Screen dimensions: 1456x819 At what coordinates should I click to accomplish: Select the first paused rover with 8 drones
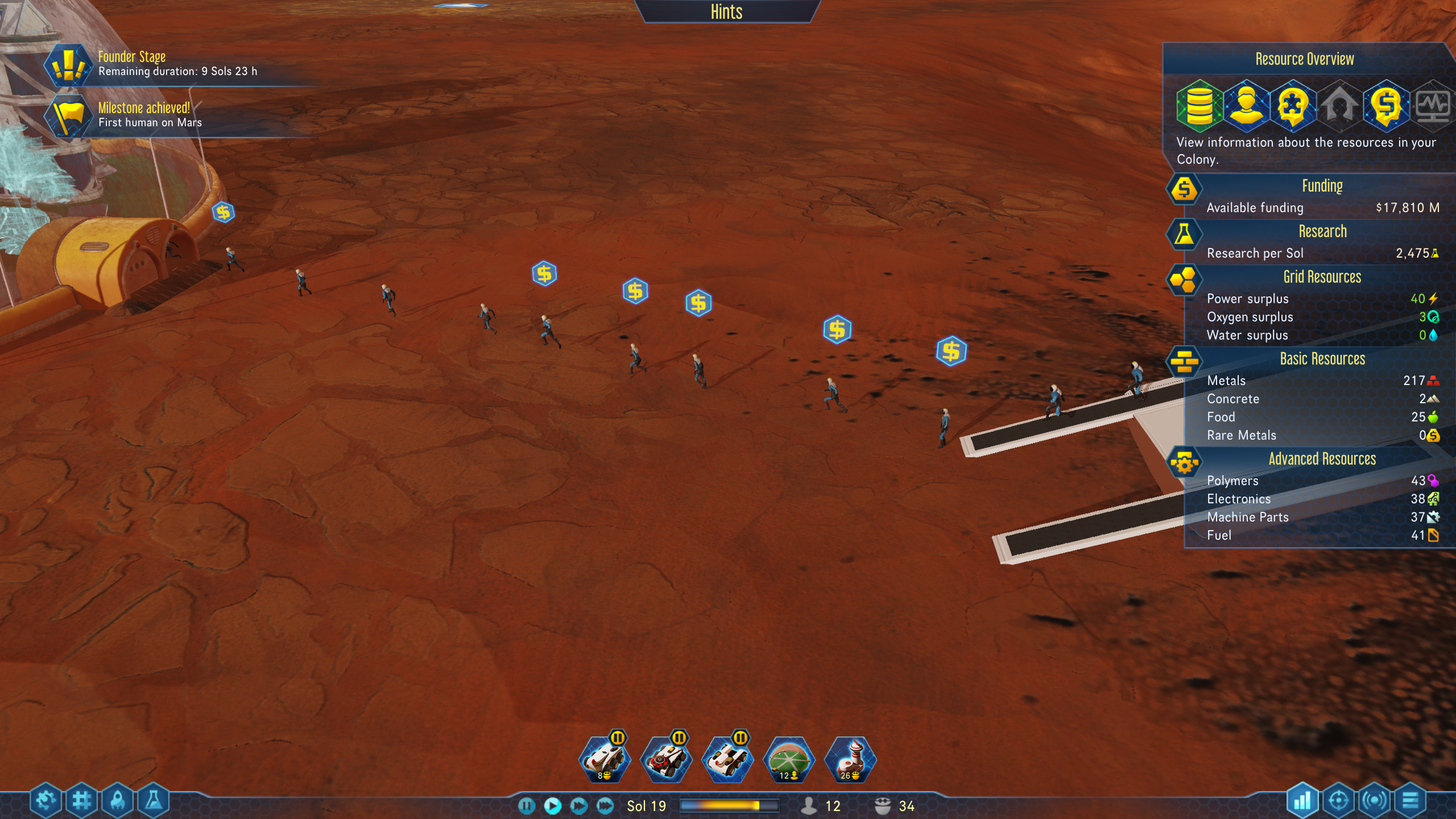(605, 759)
